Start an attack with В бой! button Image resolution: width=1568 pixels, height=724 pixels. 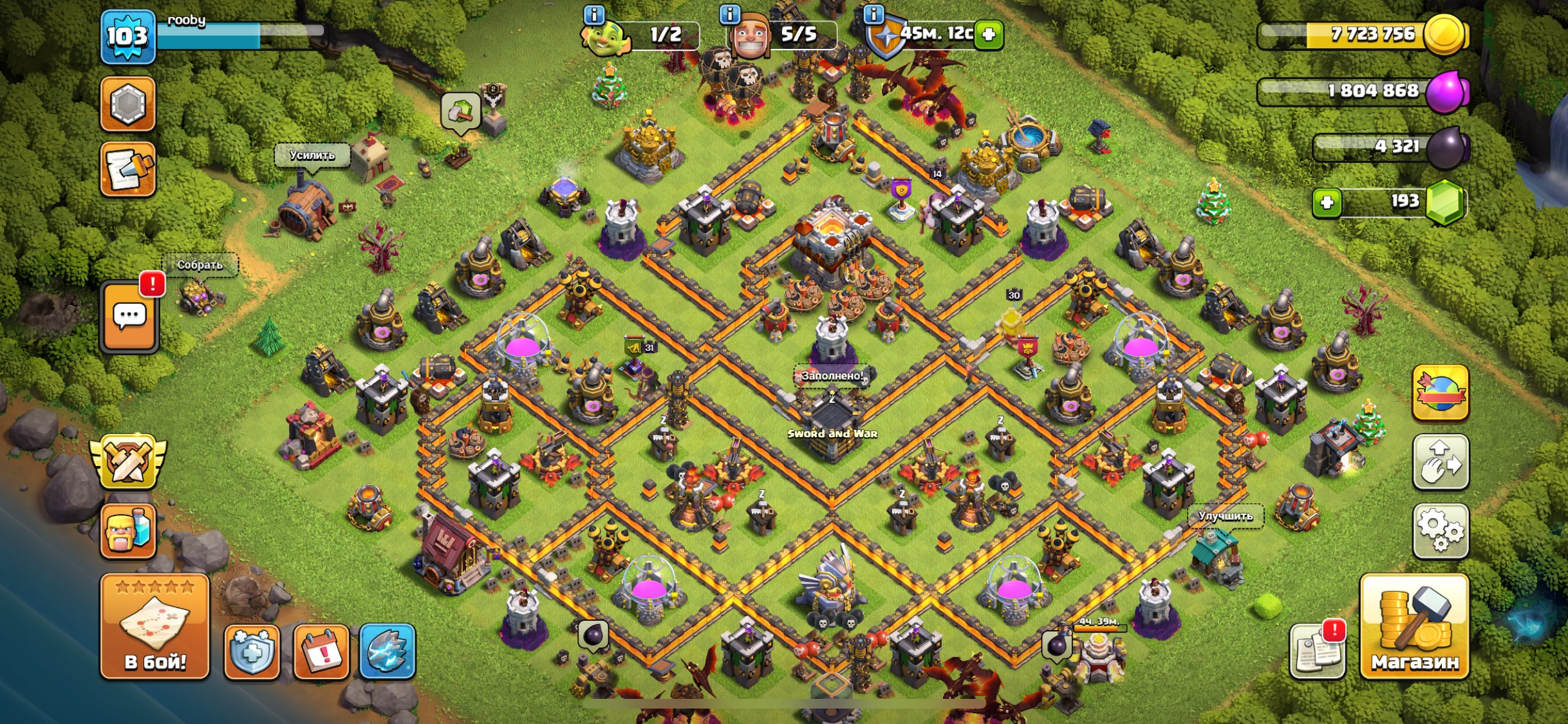click(x=154, y=626)
